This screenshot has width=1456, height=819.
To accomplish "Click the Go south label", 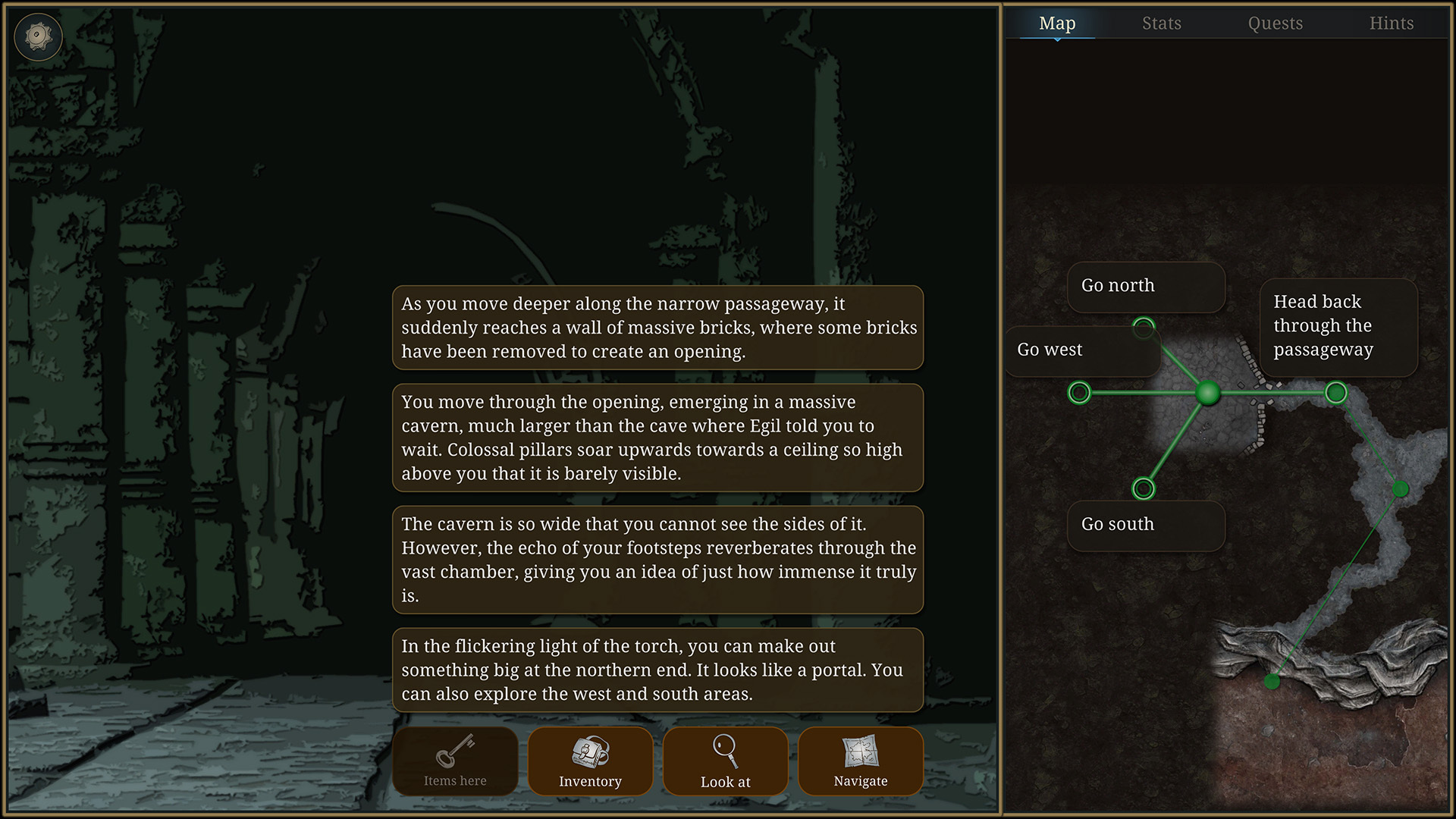I will (1116, 524).
